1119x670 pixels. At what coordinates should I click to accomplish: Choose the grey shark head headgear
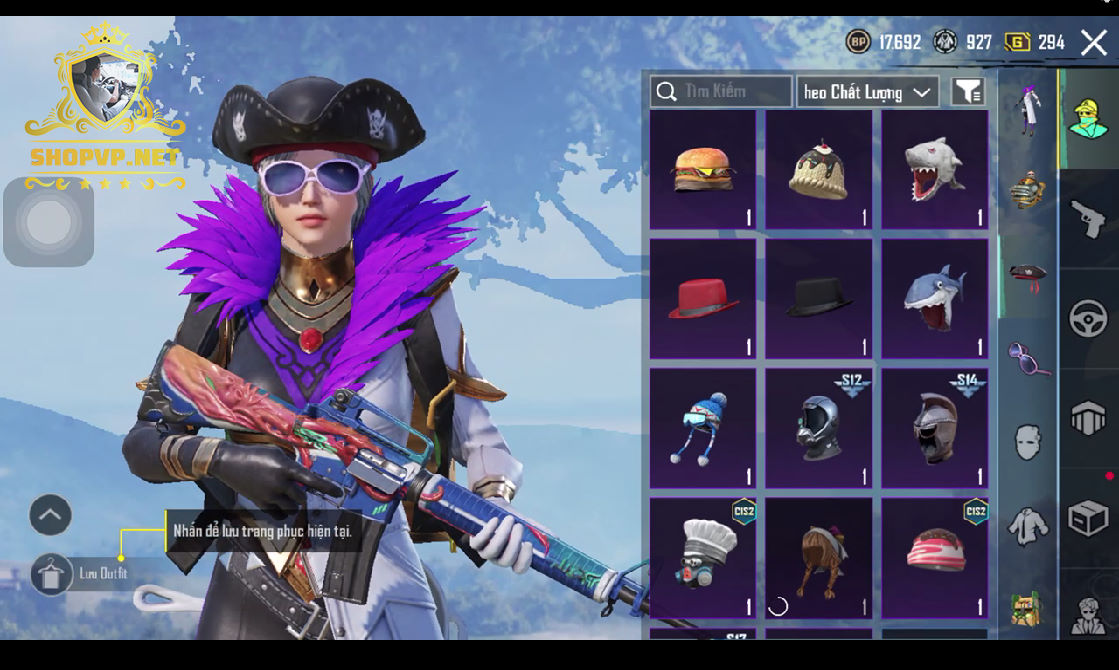tap(934, 170)
